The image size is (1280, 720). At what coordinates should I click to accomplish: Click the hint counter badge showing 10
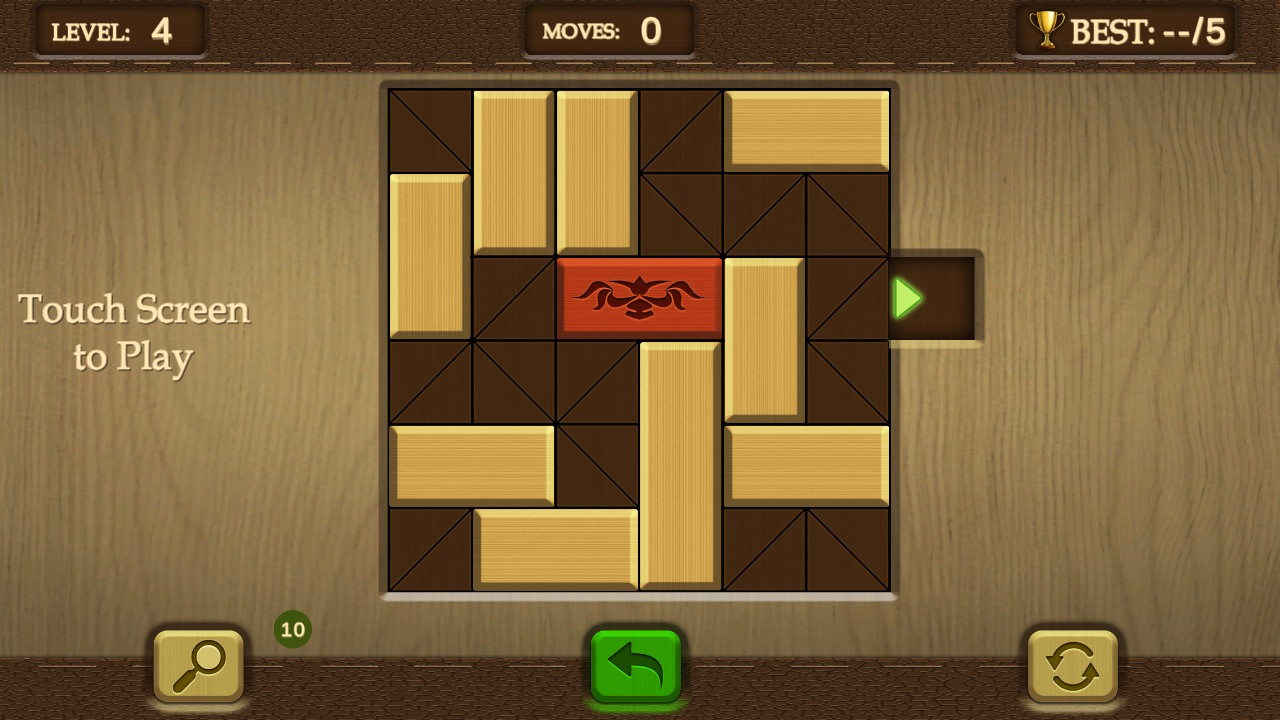point(291,629)
